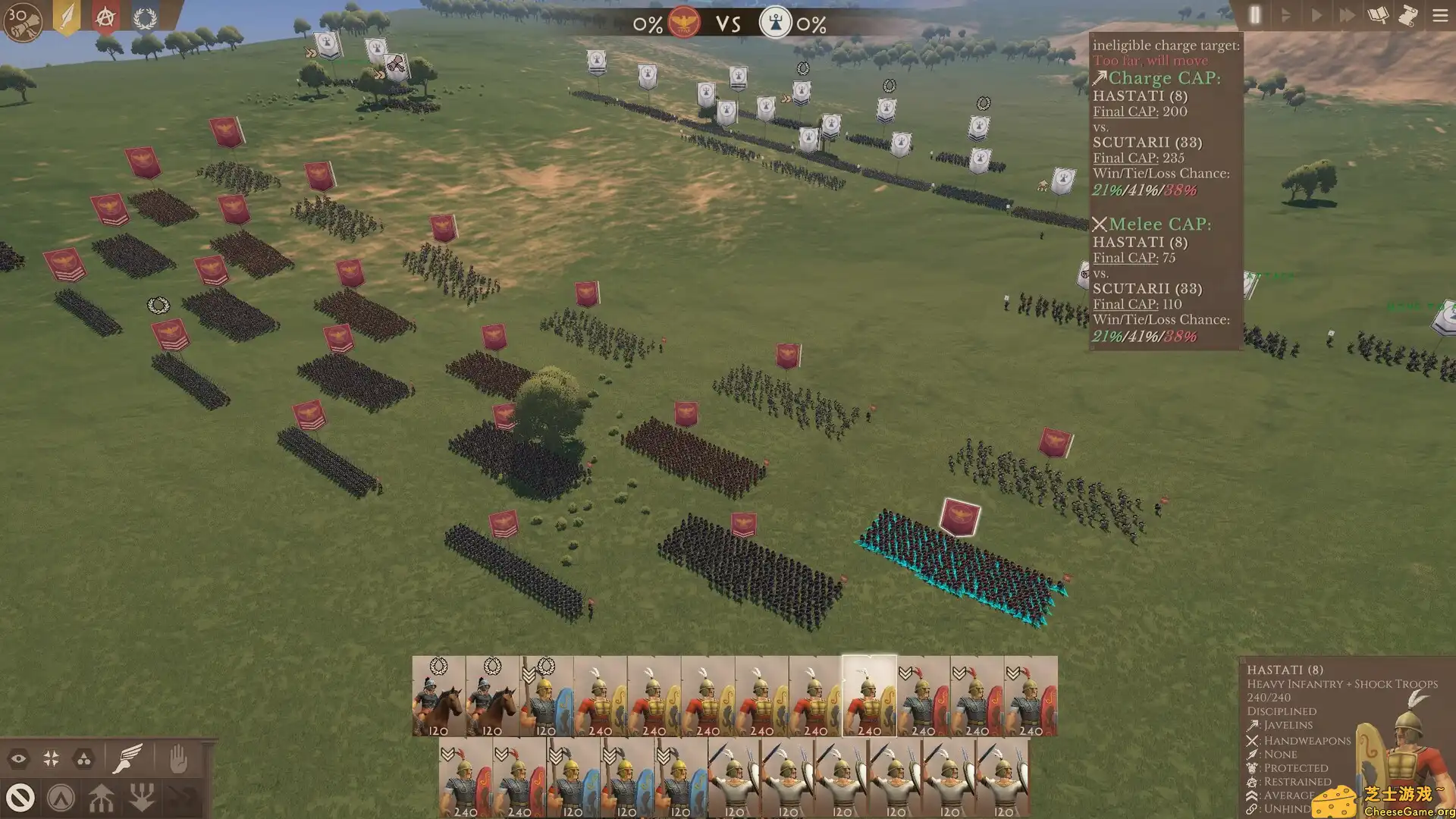Click the scroll orders icon top right
The image size is (1456, 819).
click(x=1409, y=15)
